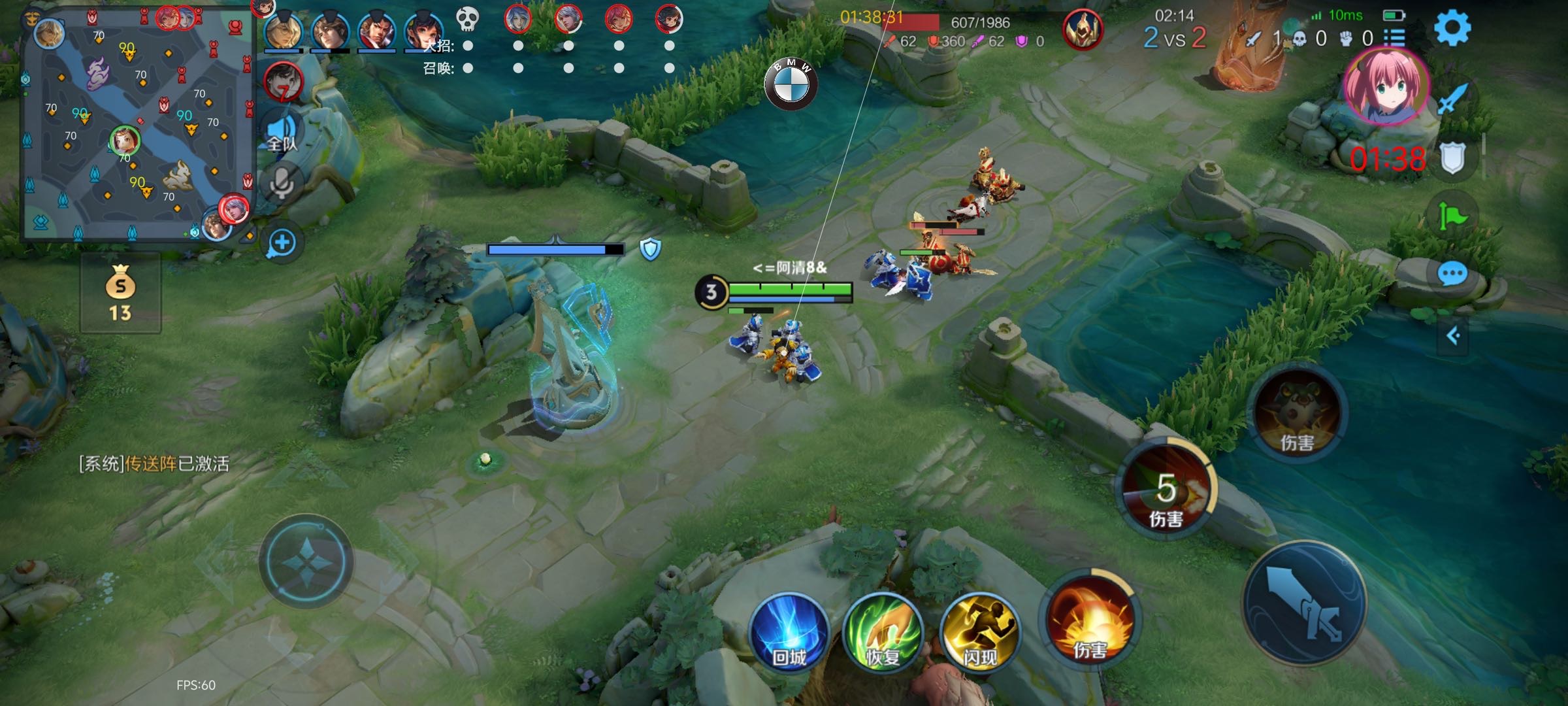Click the blue plus bubble icon
This screenshot has width=1568, height=706.
point(282,243)
